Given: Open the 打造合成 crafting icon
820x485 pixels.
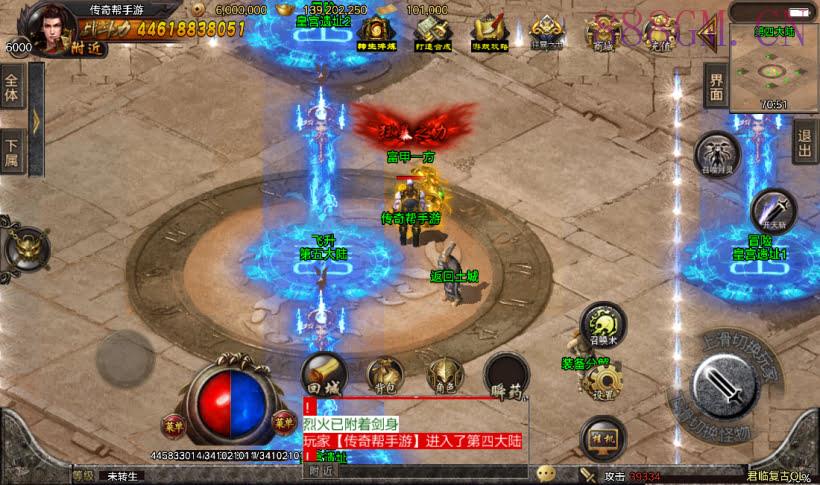Looking at the screenshot, I should 432,32.
